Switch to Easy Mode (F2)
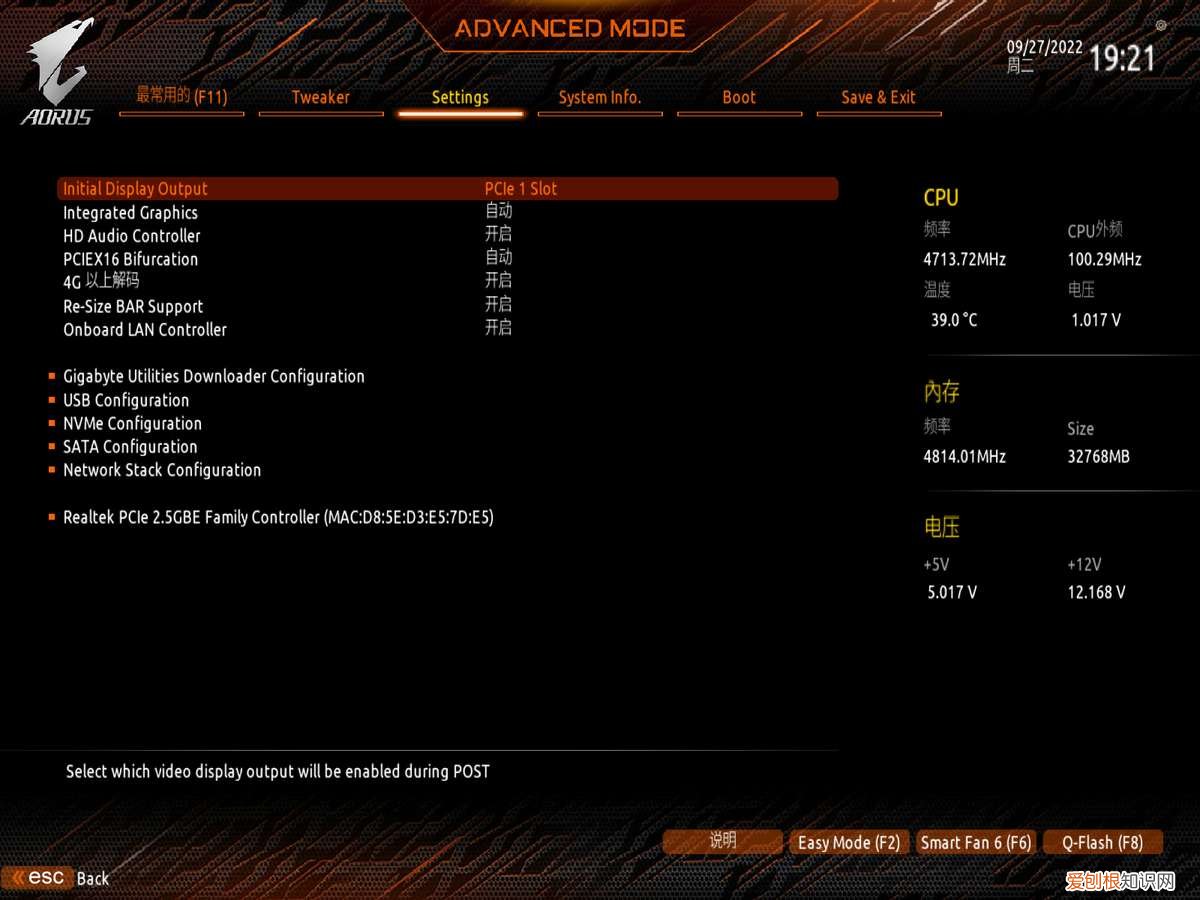The width and height of the screenshot is (1200, 900). click(x=849, y=843)
